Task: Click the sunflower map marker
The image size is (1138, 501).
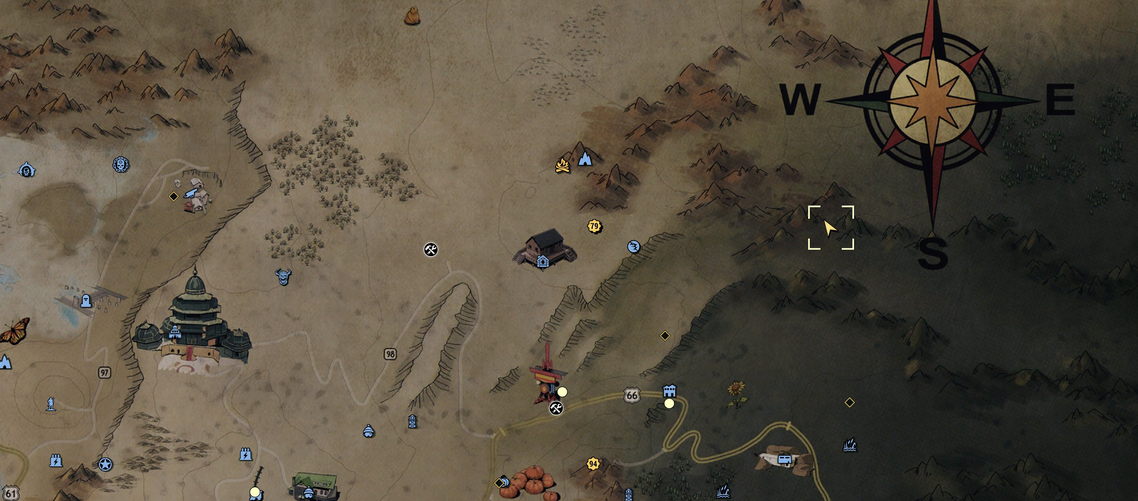Action: 737,391
